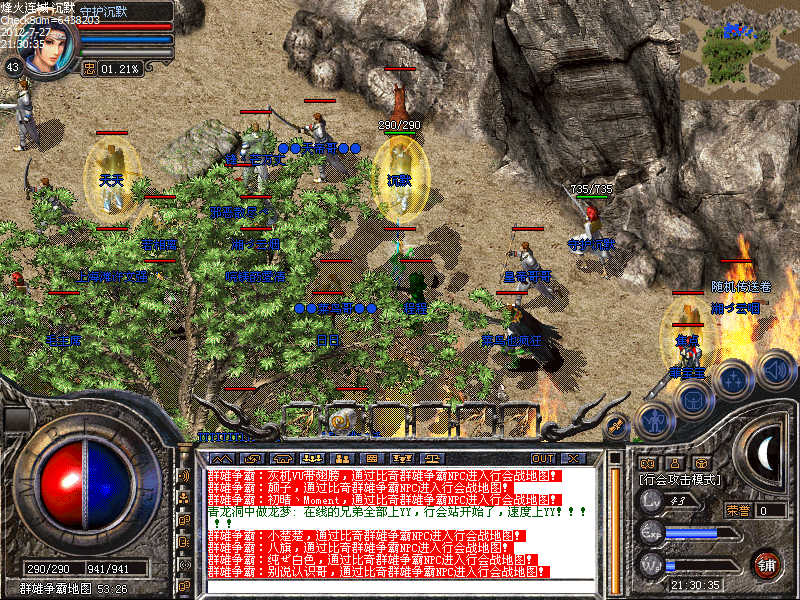Screen dimensions: 800x600
Task: Click the OUT button above chat
Action: (x=543, y=458)
